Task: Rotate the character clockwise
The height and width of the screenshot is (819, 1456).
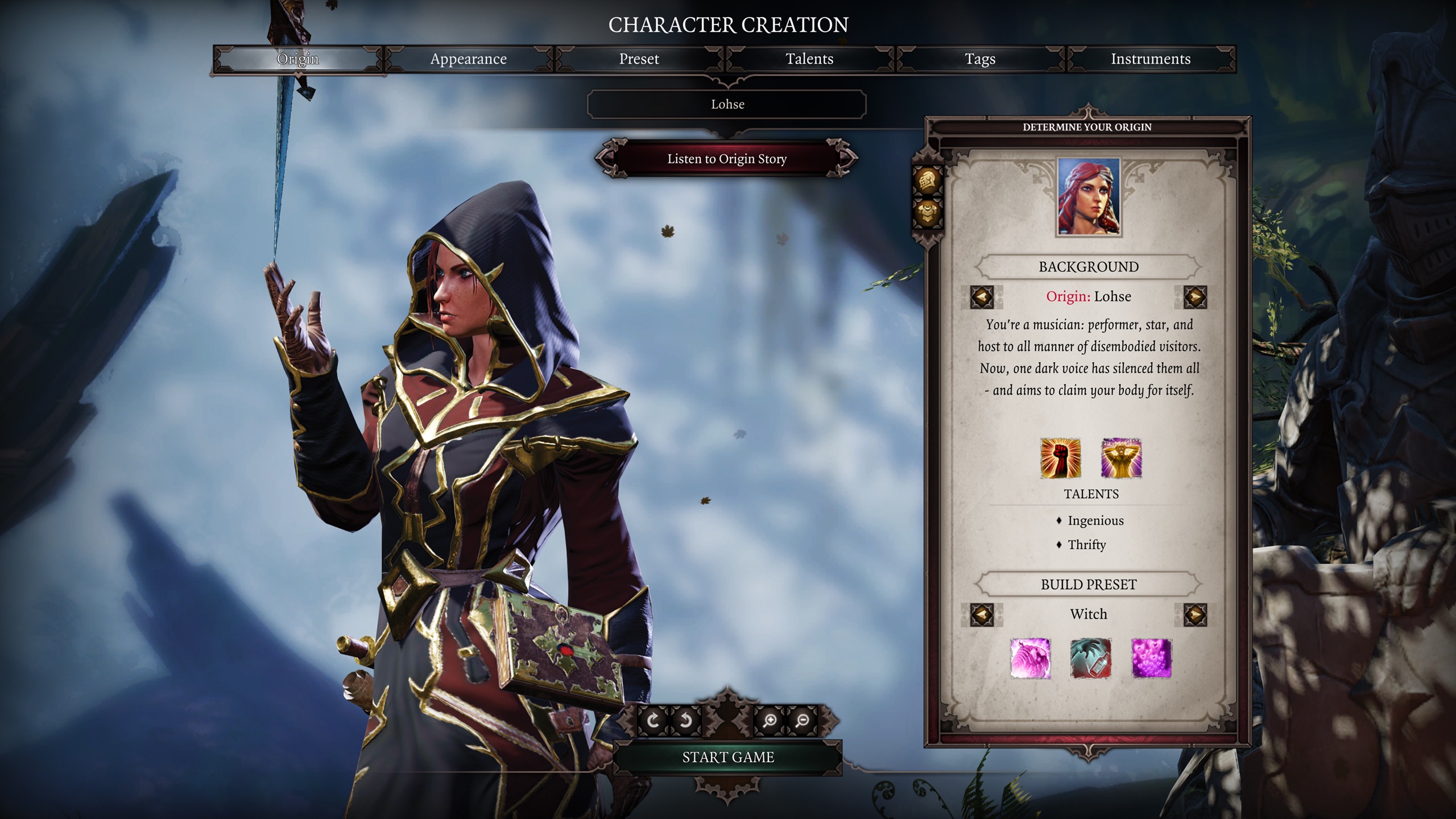Action: click(x=653, y=721)
